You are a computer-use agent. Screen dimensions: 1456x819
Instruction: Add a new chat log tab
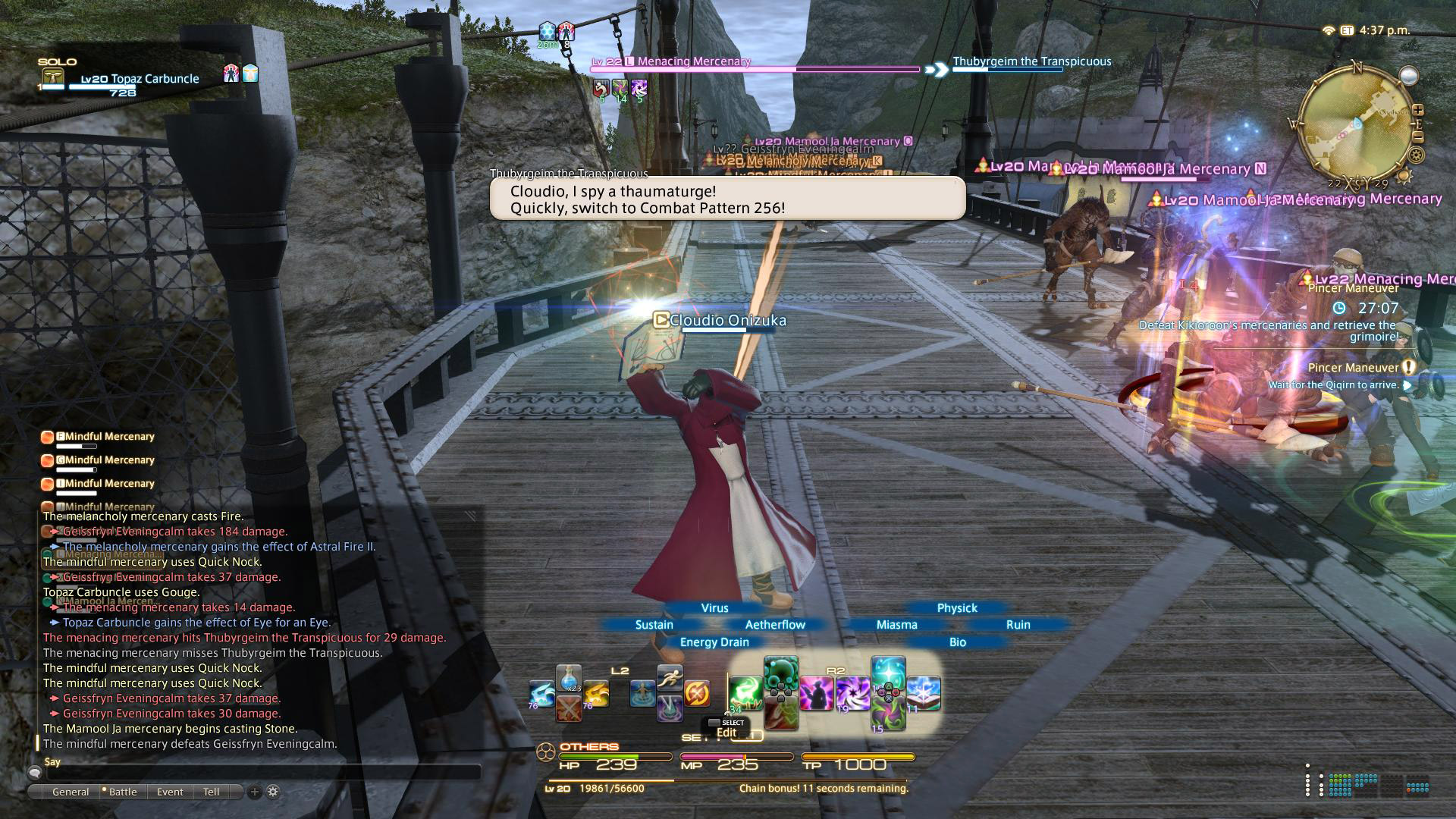click(255, 792)
